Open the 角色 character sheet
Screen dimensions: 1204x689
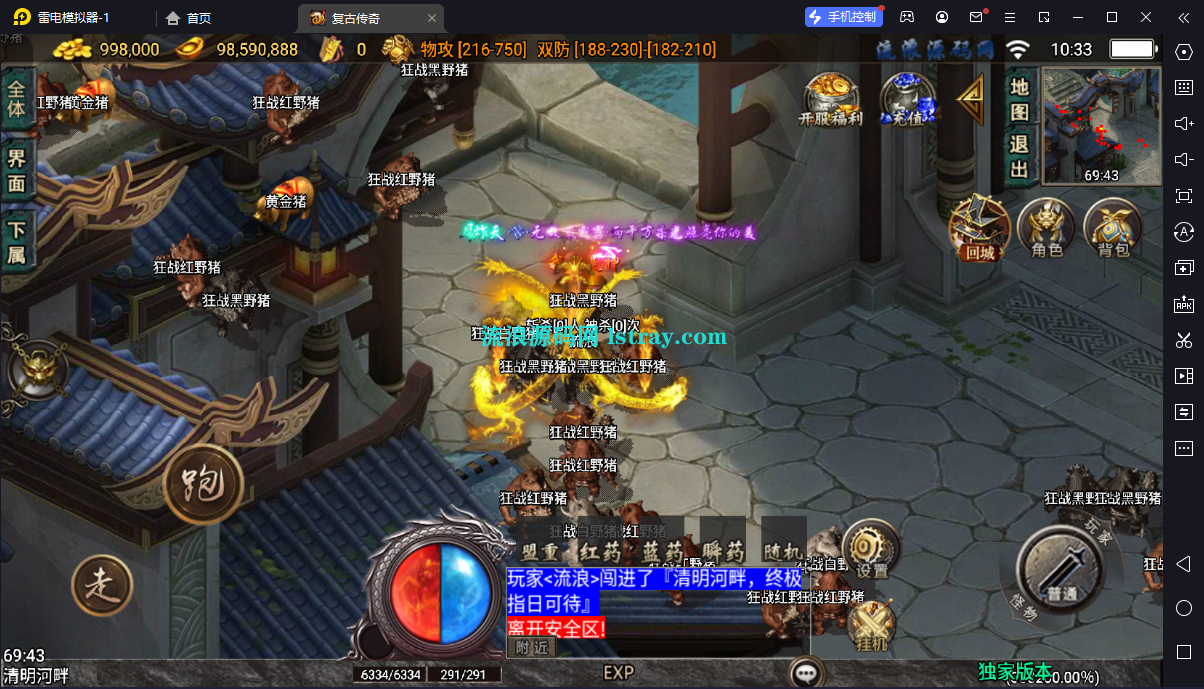click(1046, 227)
